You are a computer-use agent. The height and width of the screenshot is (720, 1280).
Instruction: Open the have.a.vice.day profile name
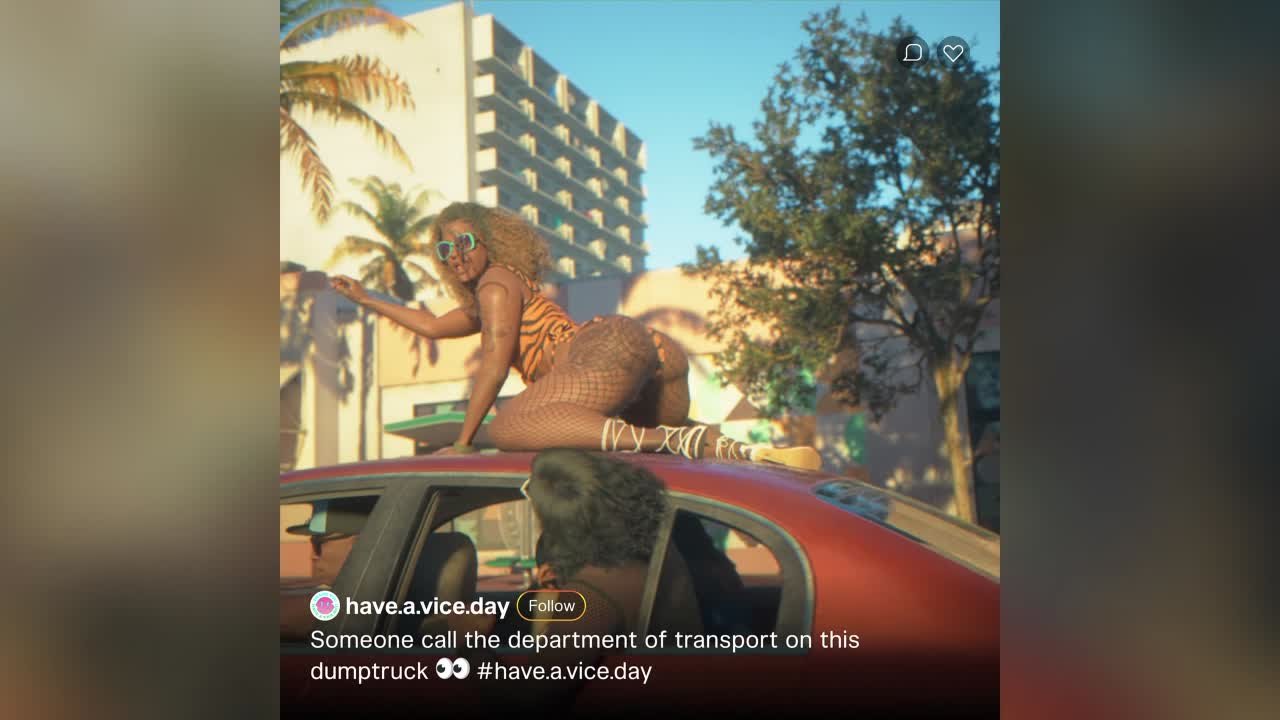[427, 606]
